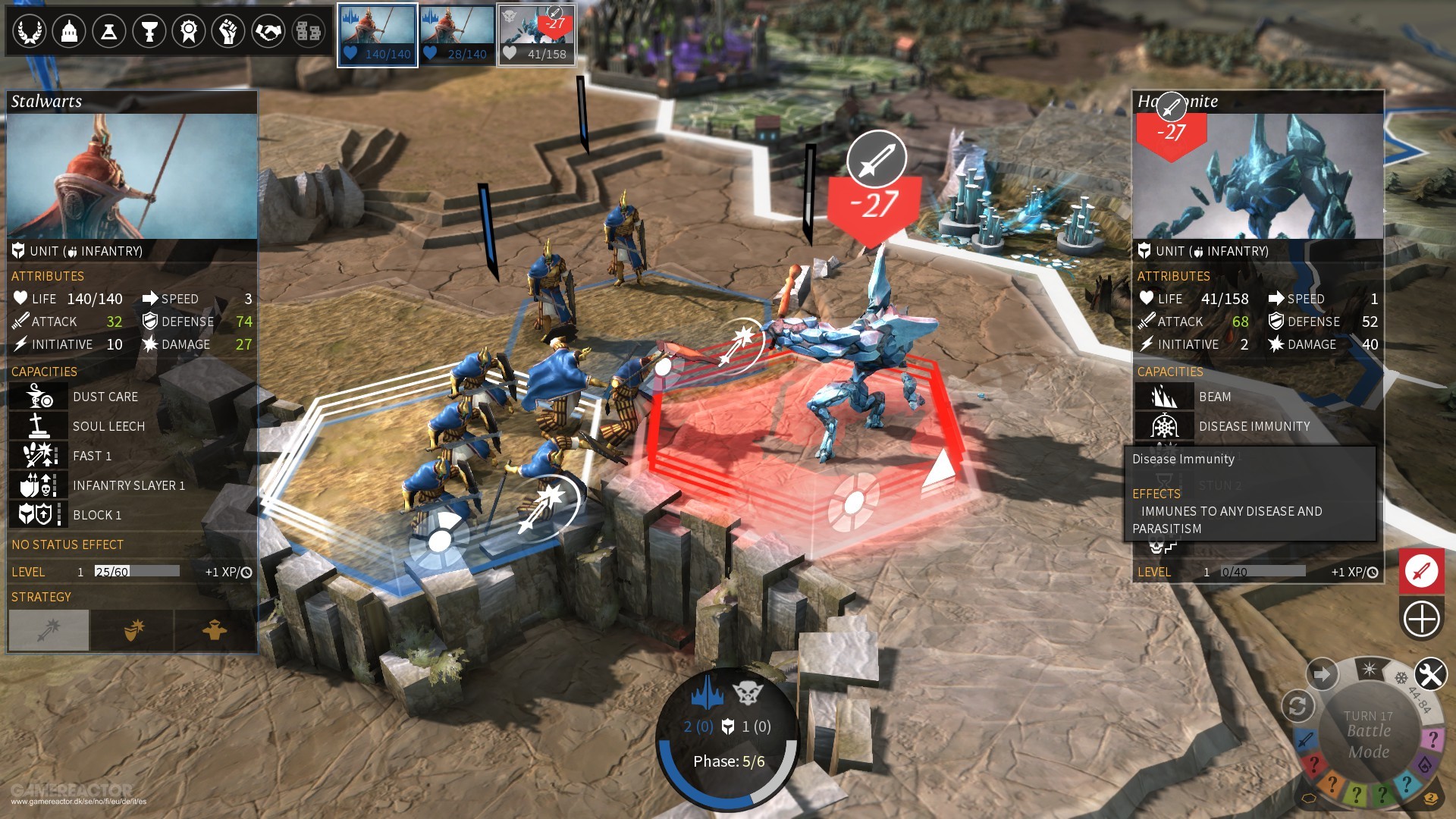Open the Empire screen via the laurel icon
1456x819 pixels.
[x=30, y=32]
